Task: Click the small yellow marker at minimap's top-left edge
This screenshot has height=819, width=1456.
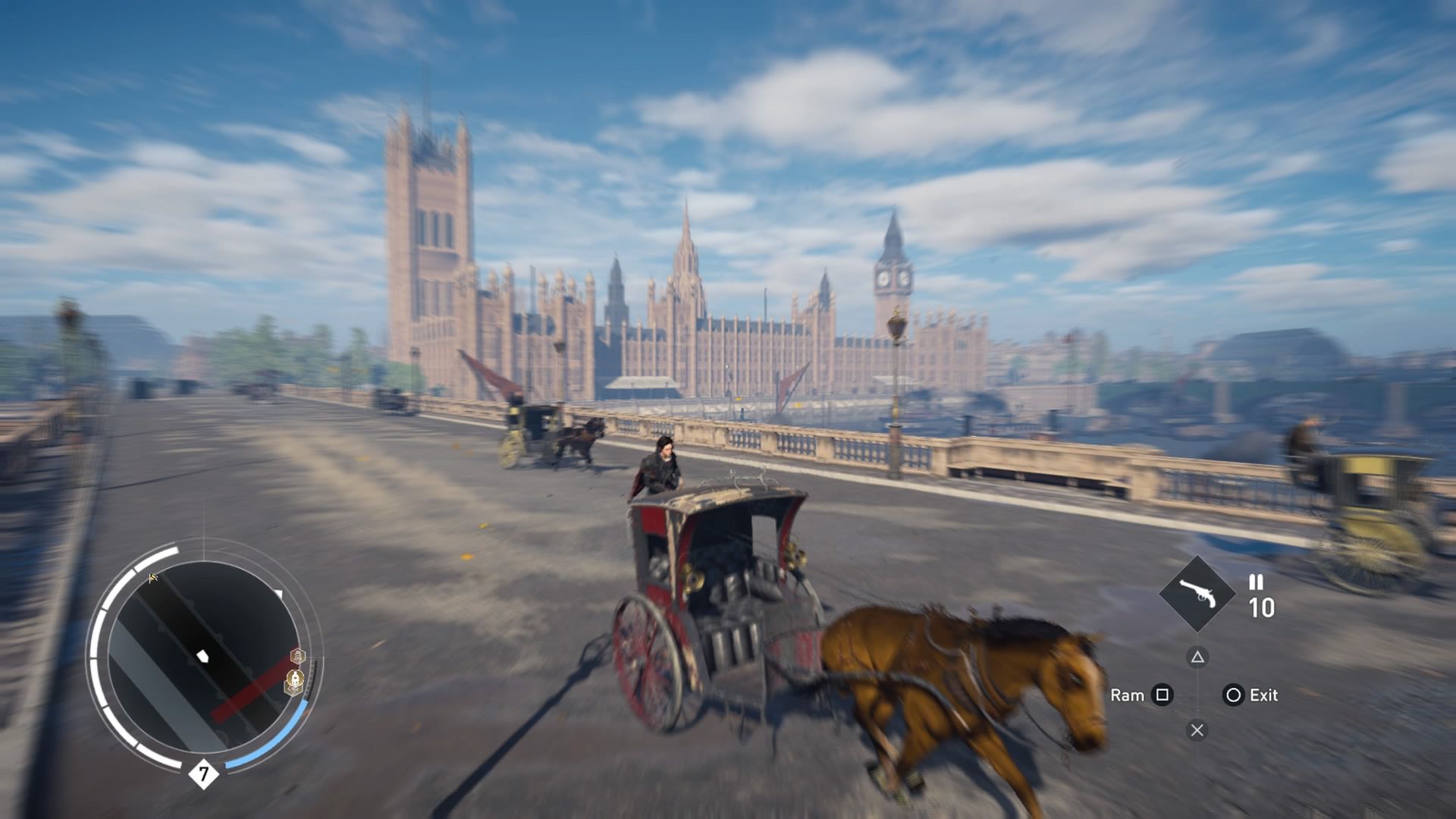Action: coord(152,578)
